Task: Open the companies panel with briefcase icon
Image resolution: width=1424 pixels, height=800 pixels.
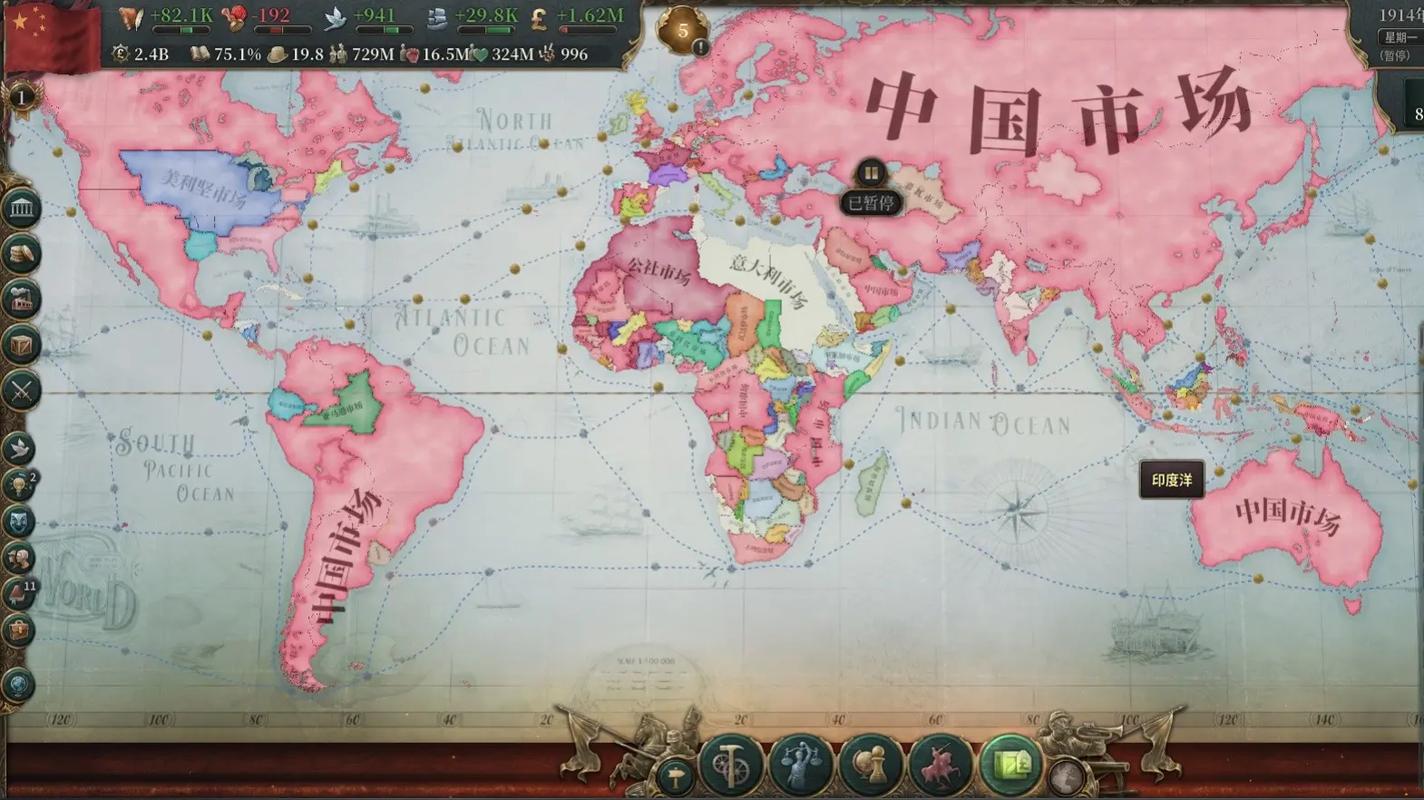Action: (x=19, y=631)
